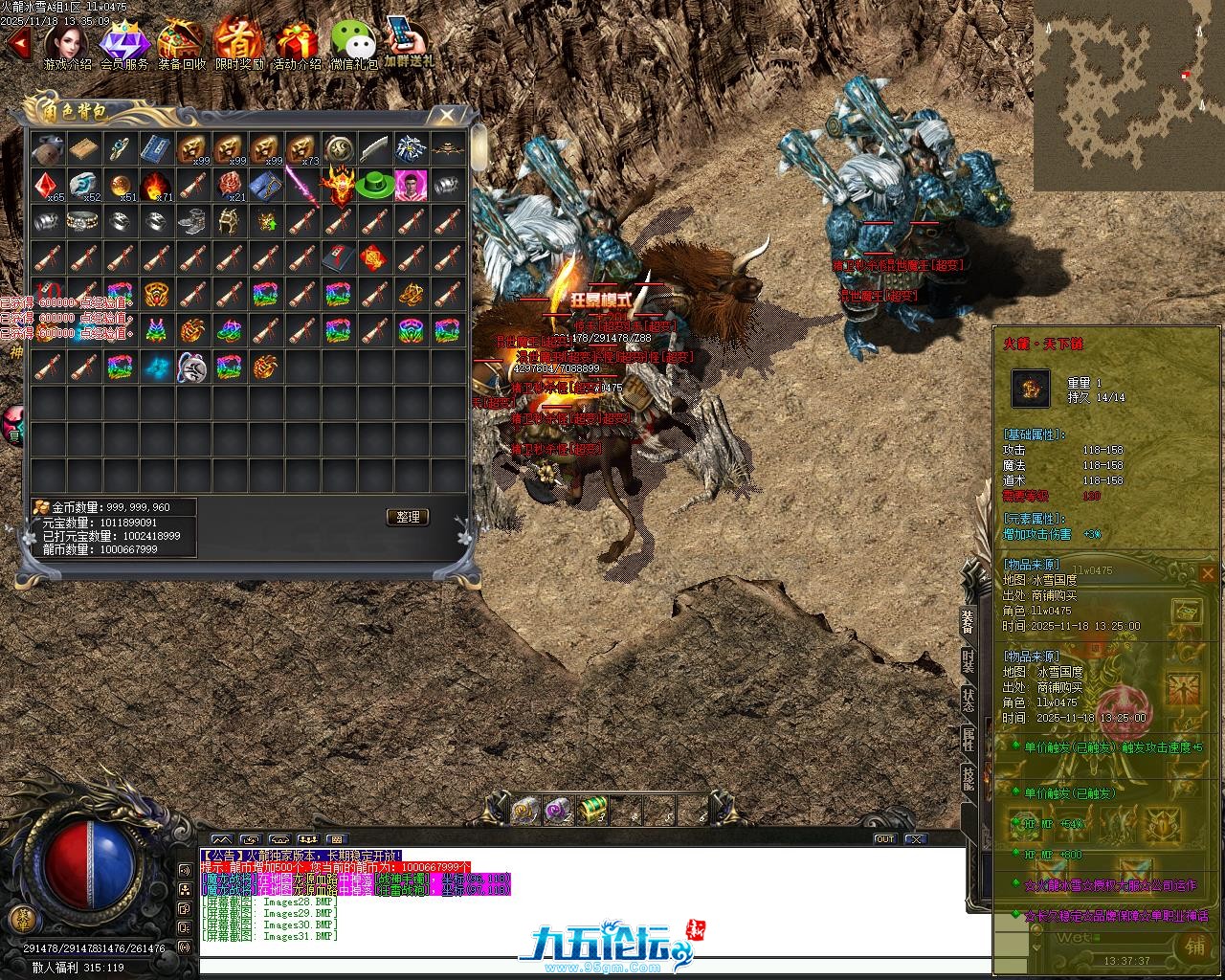Open the 游戏介绍 game introduction icon
The image size is (1225, 980).
tap(67, 43)
